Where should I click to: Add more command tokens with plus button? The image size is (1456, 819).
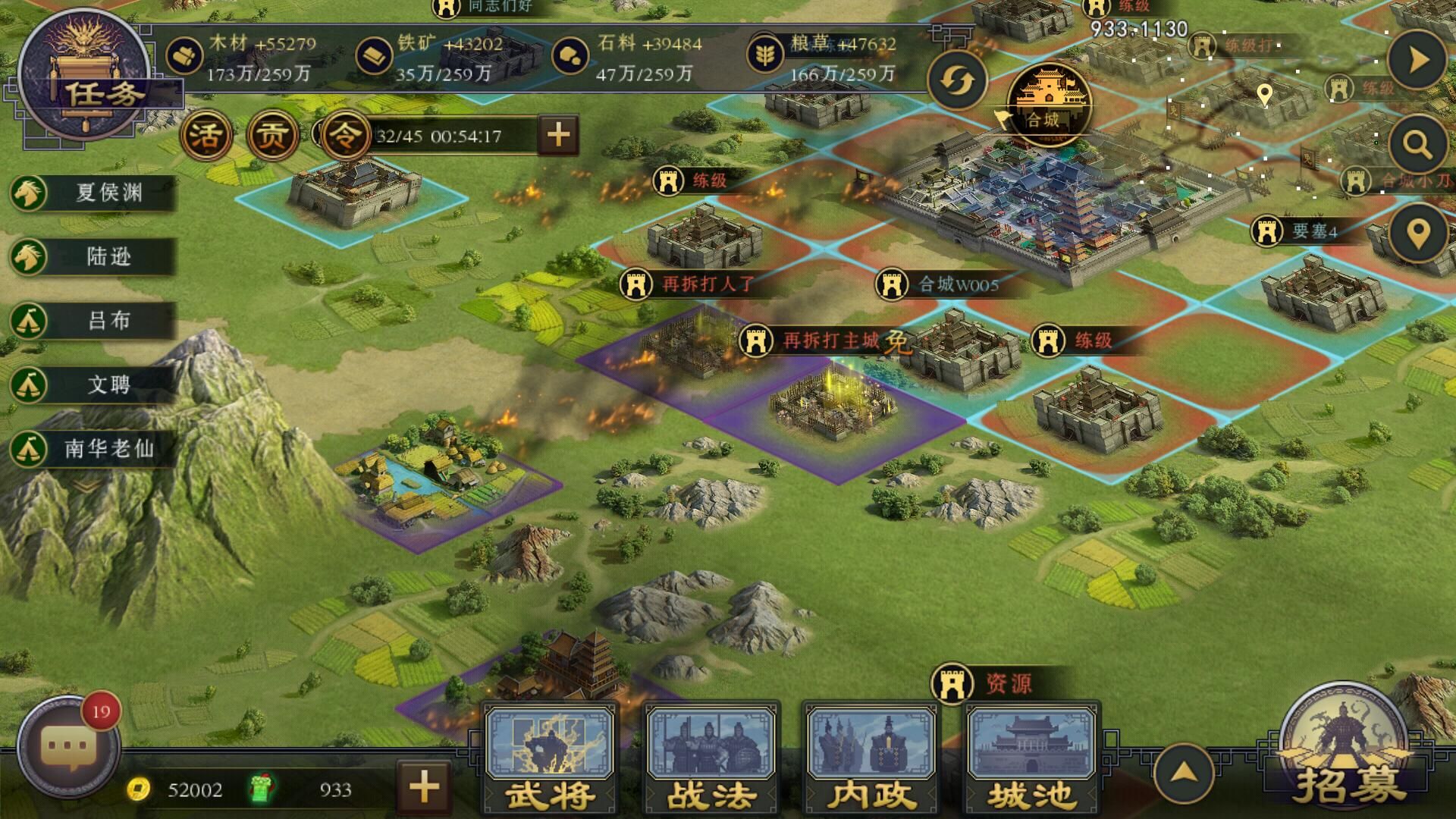(558, 136)
